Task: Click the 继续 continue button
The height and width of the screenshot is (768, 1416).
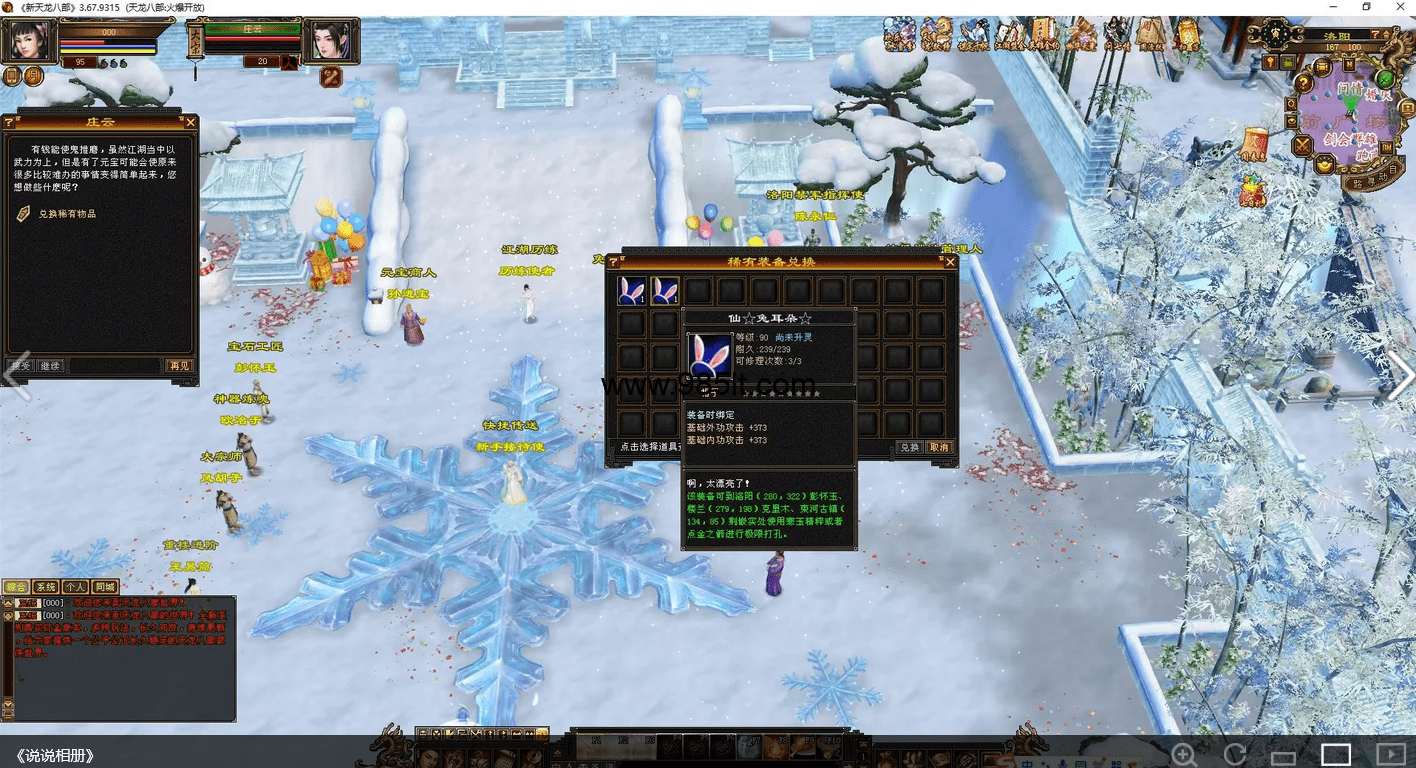Action: pyautogui.click(x=50, y=366)
